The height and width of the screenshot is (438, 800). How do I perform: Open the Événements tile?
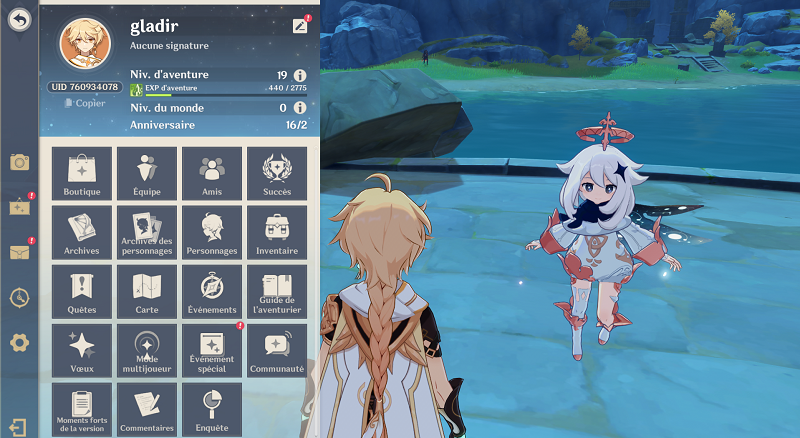click(211, 292)
